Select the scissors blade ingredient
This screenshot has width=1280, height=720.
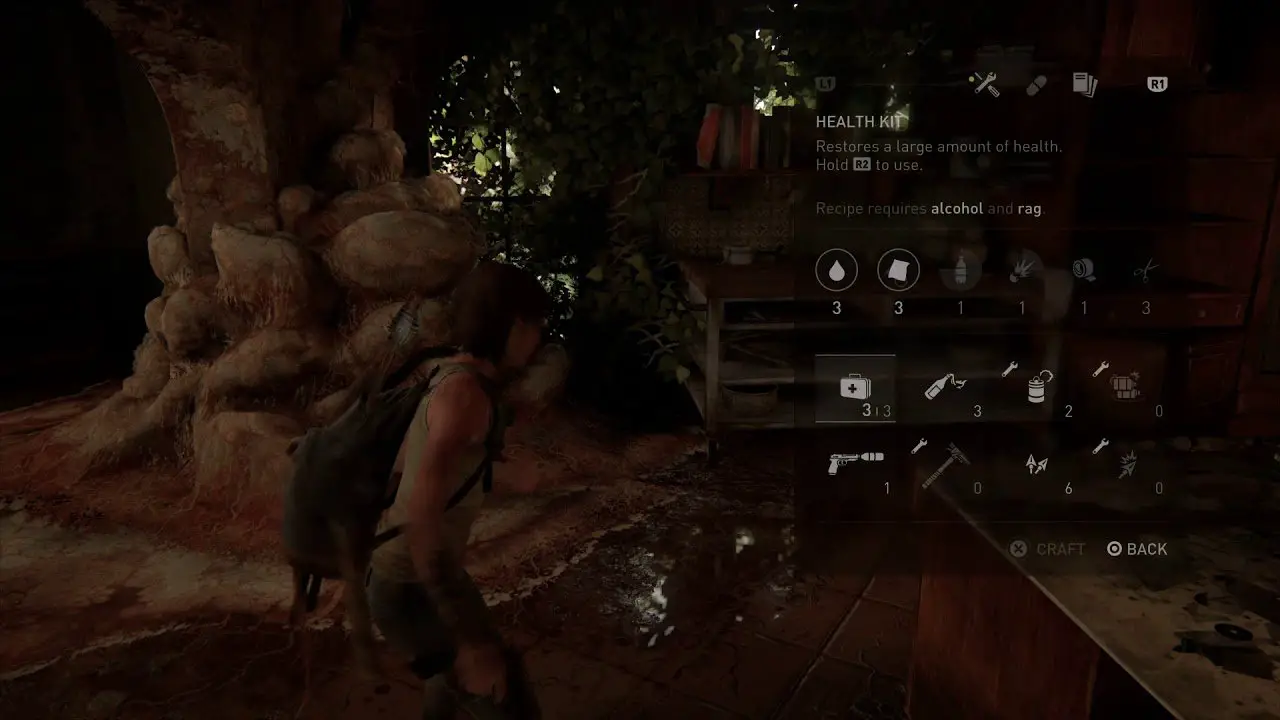pyautogui.click(x=1146, y=270)
